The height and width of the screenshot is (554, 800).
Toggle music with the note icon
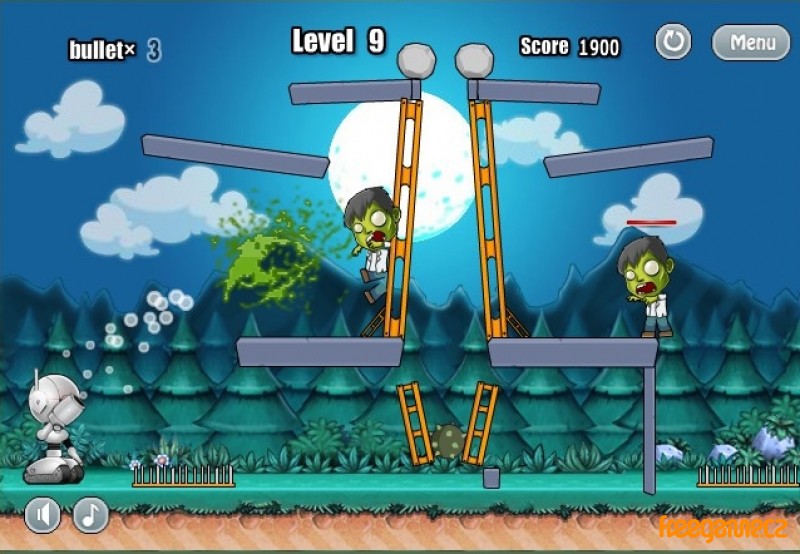pos(91,515)
